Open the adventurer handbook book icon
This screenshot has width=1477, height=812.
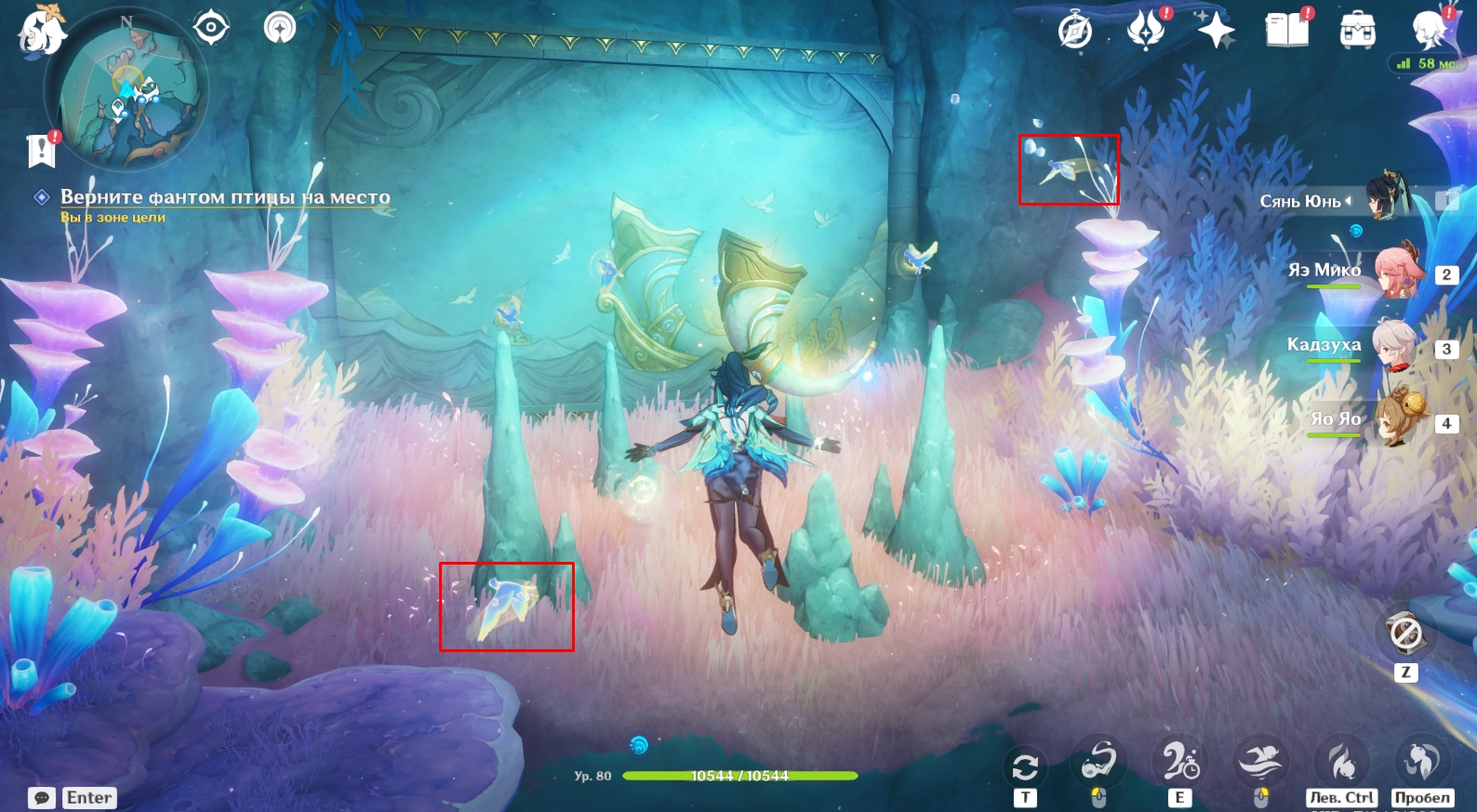tap(1286, 30)
